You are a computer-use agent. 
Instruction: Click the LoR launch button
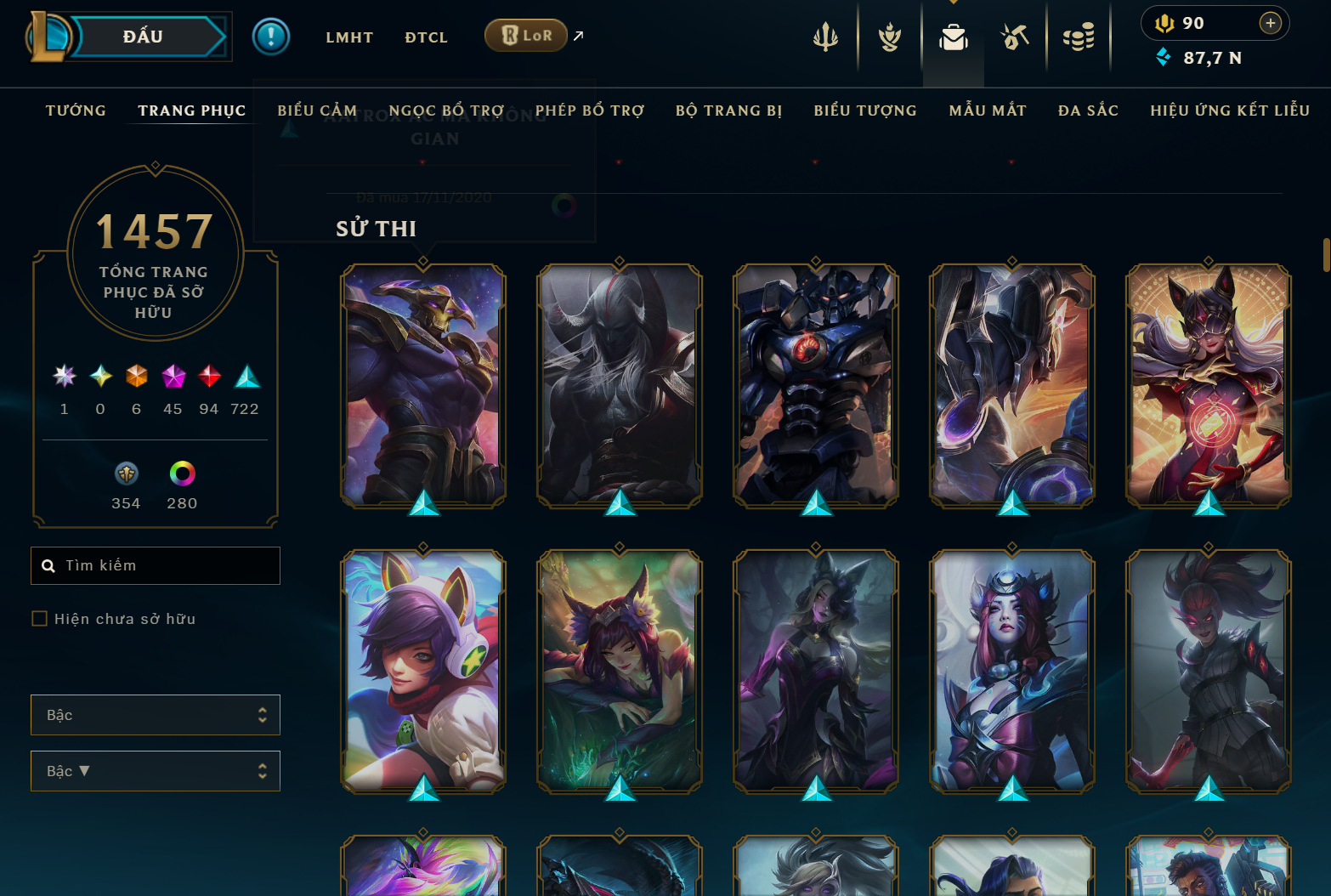tap(525, 36)
